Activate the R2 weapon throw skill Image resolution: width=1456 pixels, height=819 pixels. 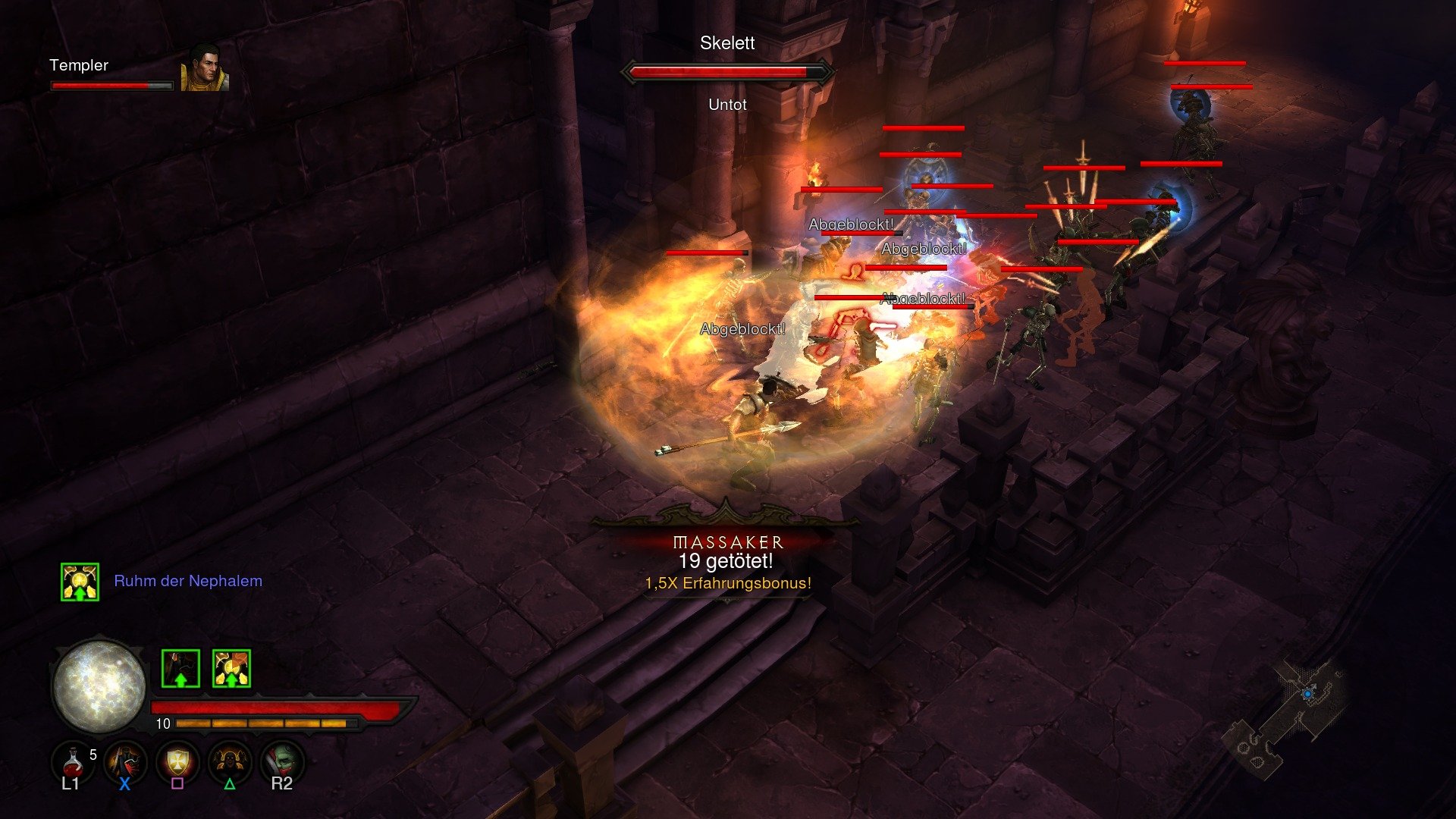(x=283, y=762)
